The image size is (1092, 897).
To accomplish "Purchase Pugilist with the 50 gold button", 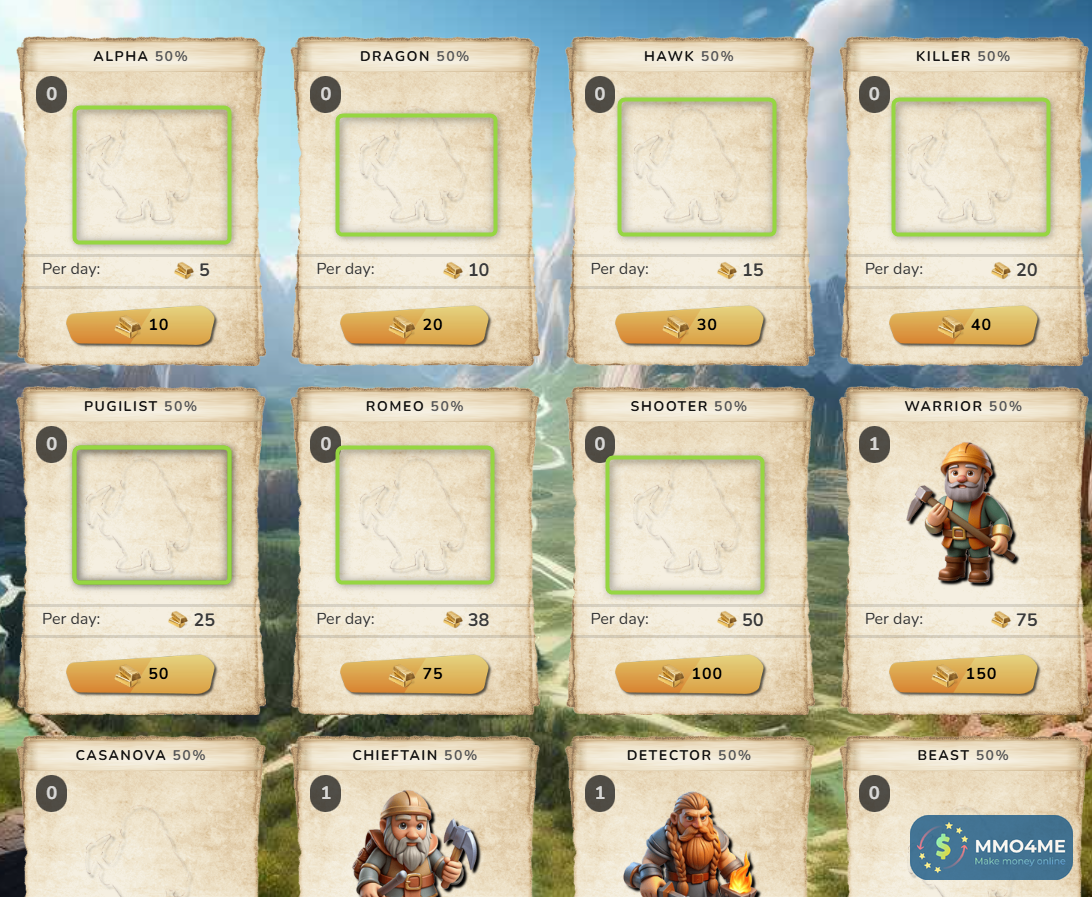I will (141, 675).
